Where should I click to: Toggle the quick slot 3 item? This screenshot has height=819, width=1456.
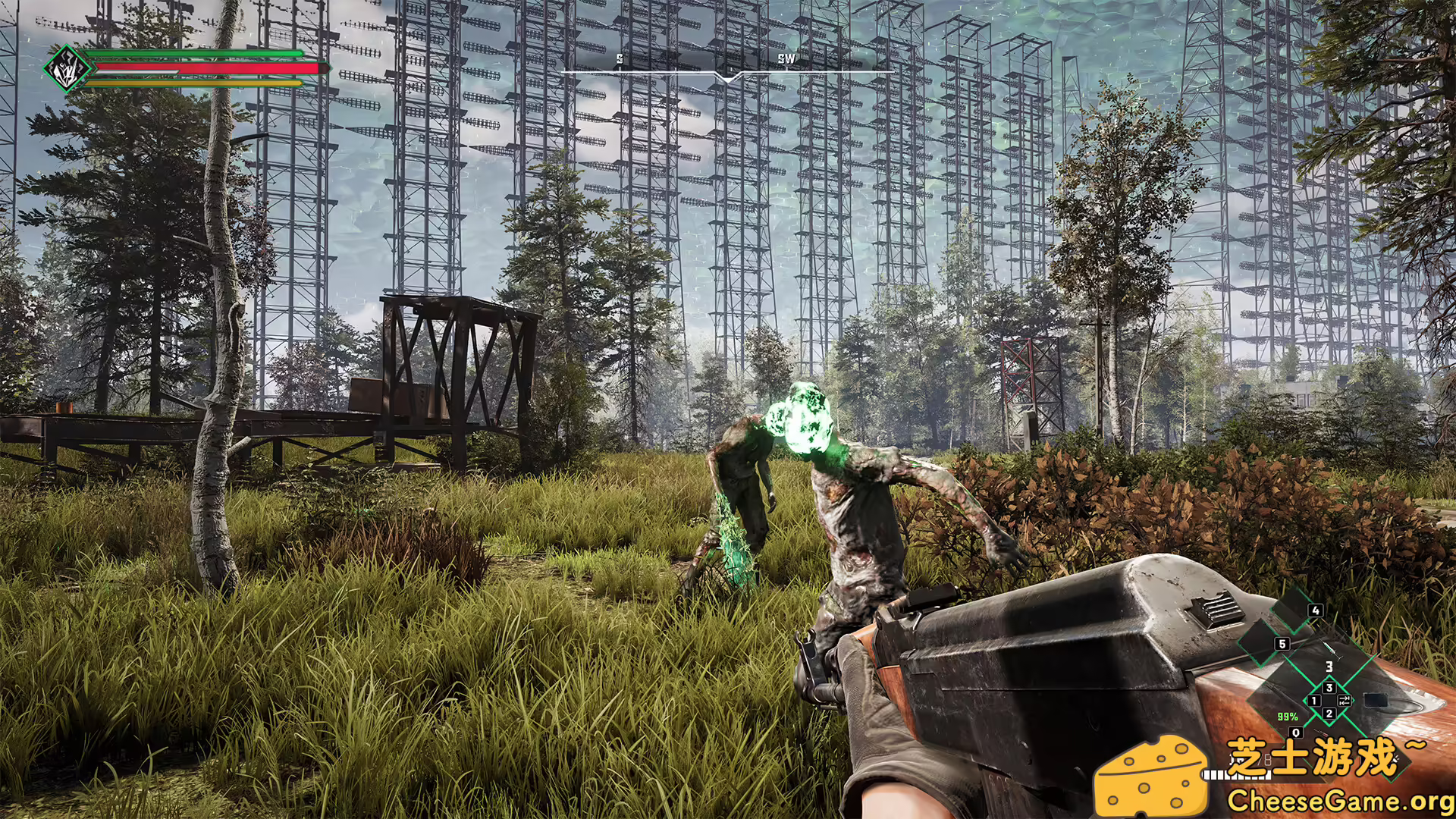[1329, 688]
